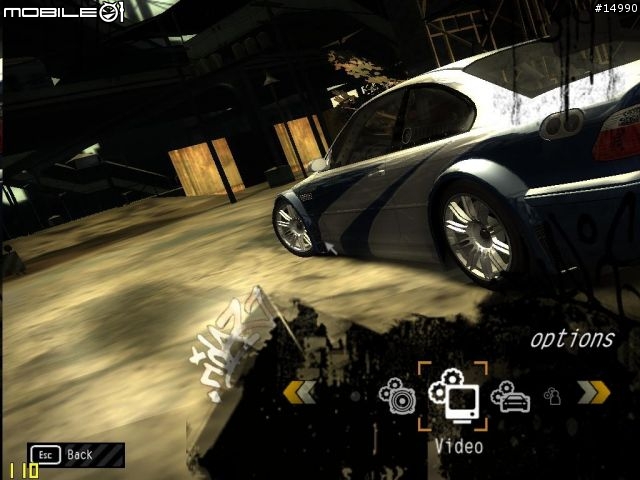Click the right yellow chevron arrow
The height and width of the screenshot is (480, 640).
coord(593,392)
